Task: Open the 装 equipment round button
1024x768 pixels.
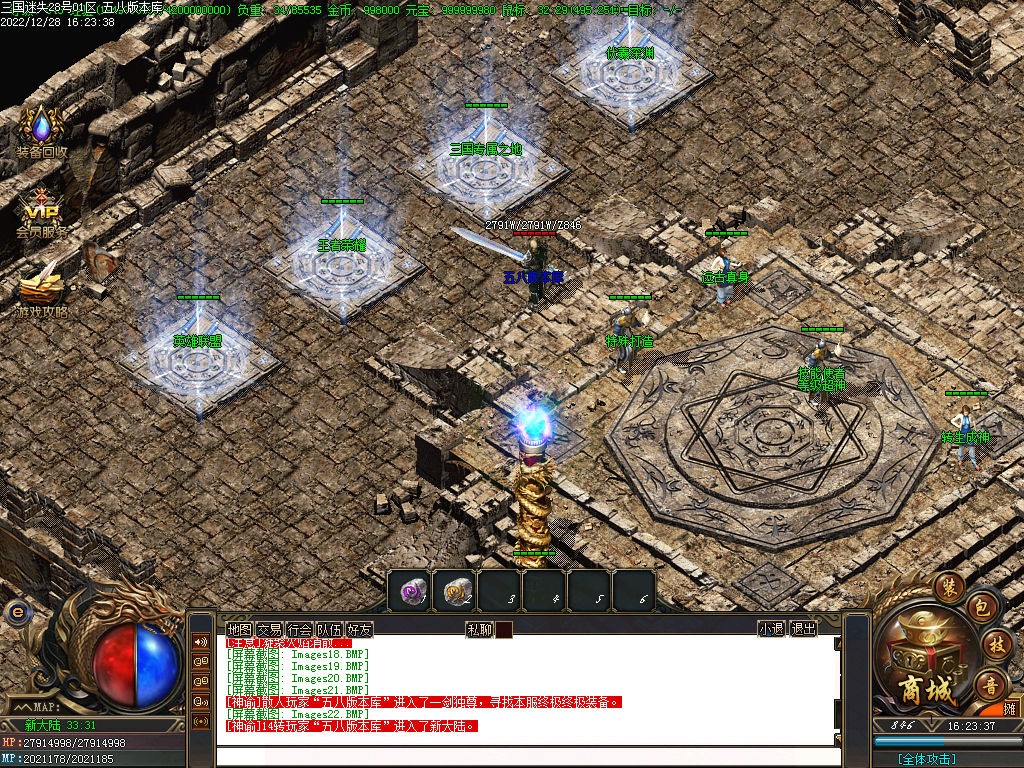Action: 947,586
